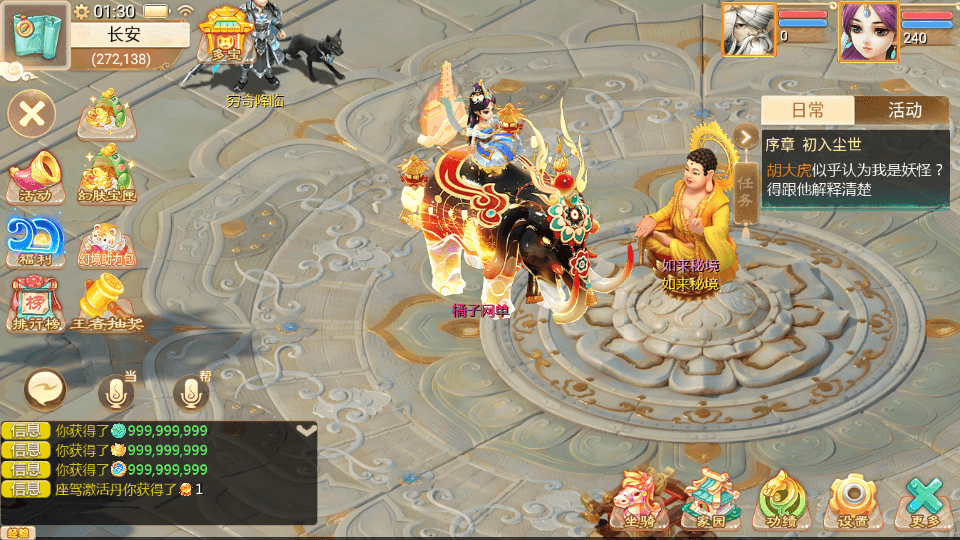Select the 任务 side tab
960x540 pixels.
tap(746, 190)
